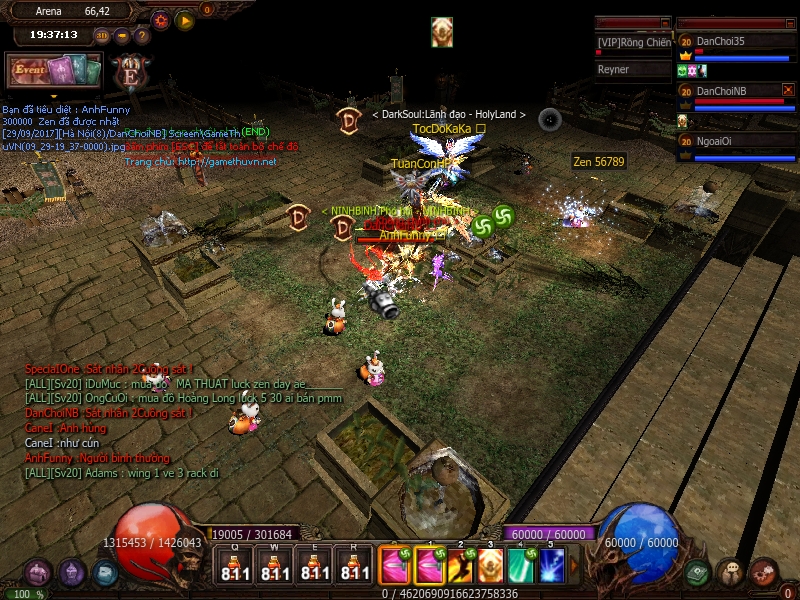Use the potion in slot E
This screenshot has width=800, height=600.
coord(314,565)
